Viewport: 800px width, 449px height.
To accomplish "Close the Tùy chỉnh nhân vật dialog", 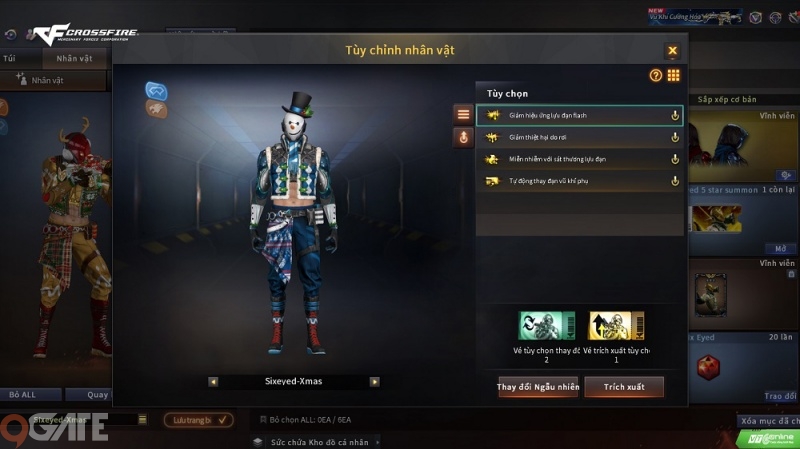I will click(672, 51).
